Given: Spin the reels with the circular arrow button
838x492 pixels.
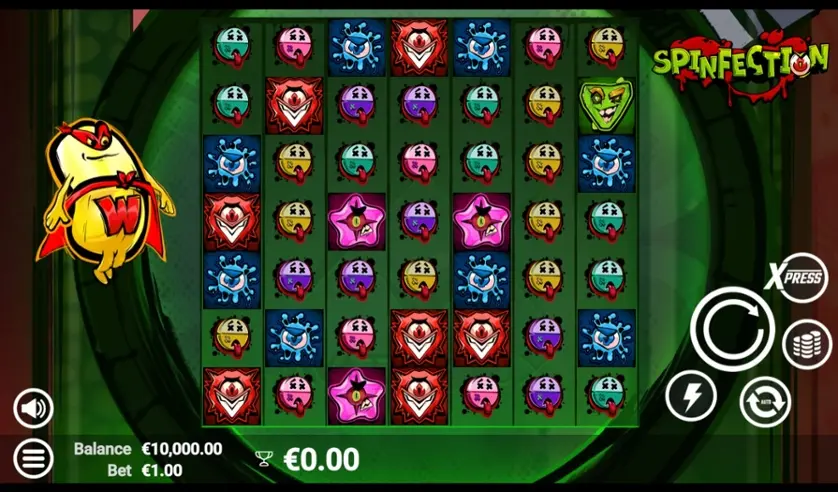Looking at the screenshot, I should (732, 327).
